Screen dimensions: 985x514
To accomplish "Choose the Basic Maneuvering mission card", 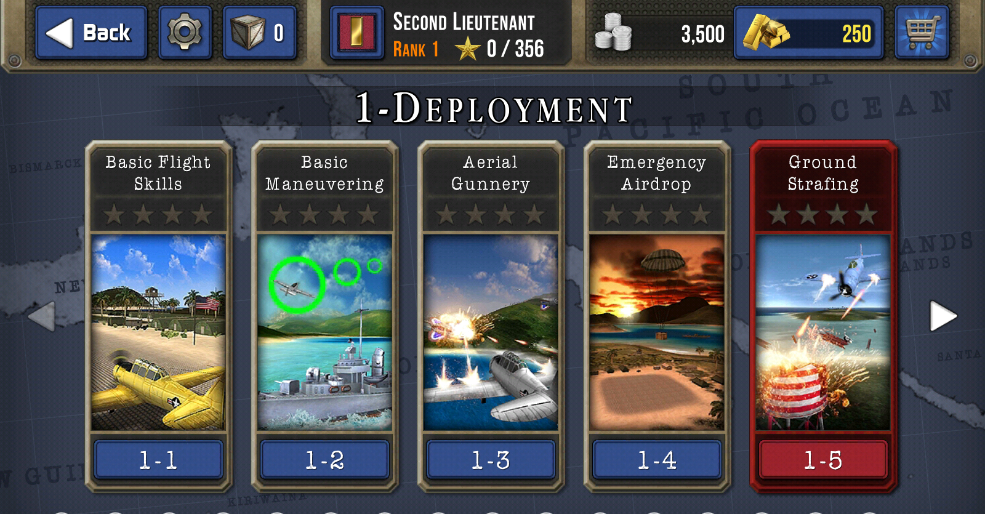I will pyautogui.click(x=324, y=315).
